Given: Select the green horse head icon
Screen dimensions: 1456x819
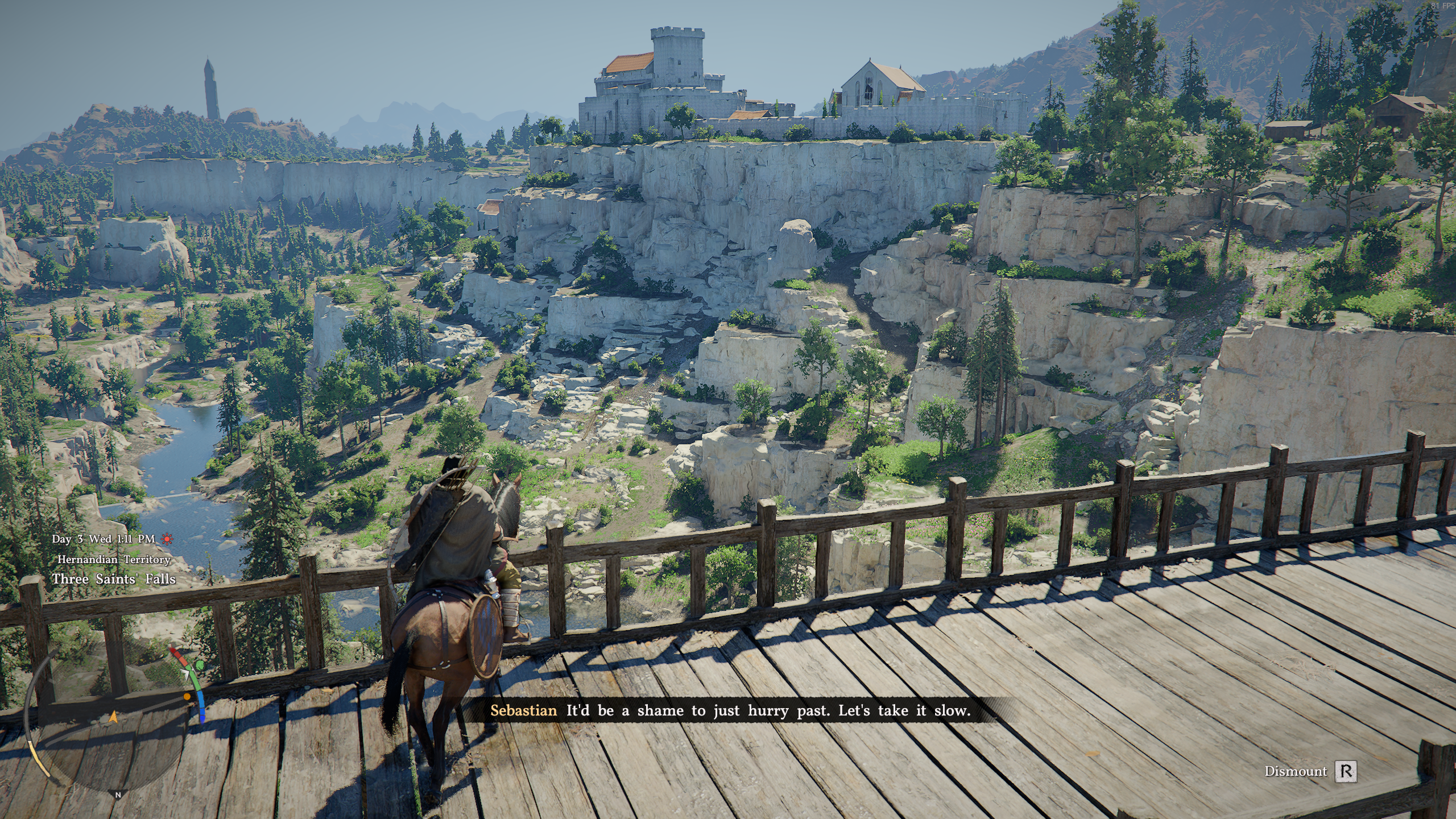Looking at the screenshot, I should click(x=200, y=665).
